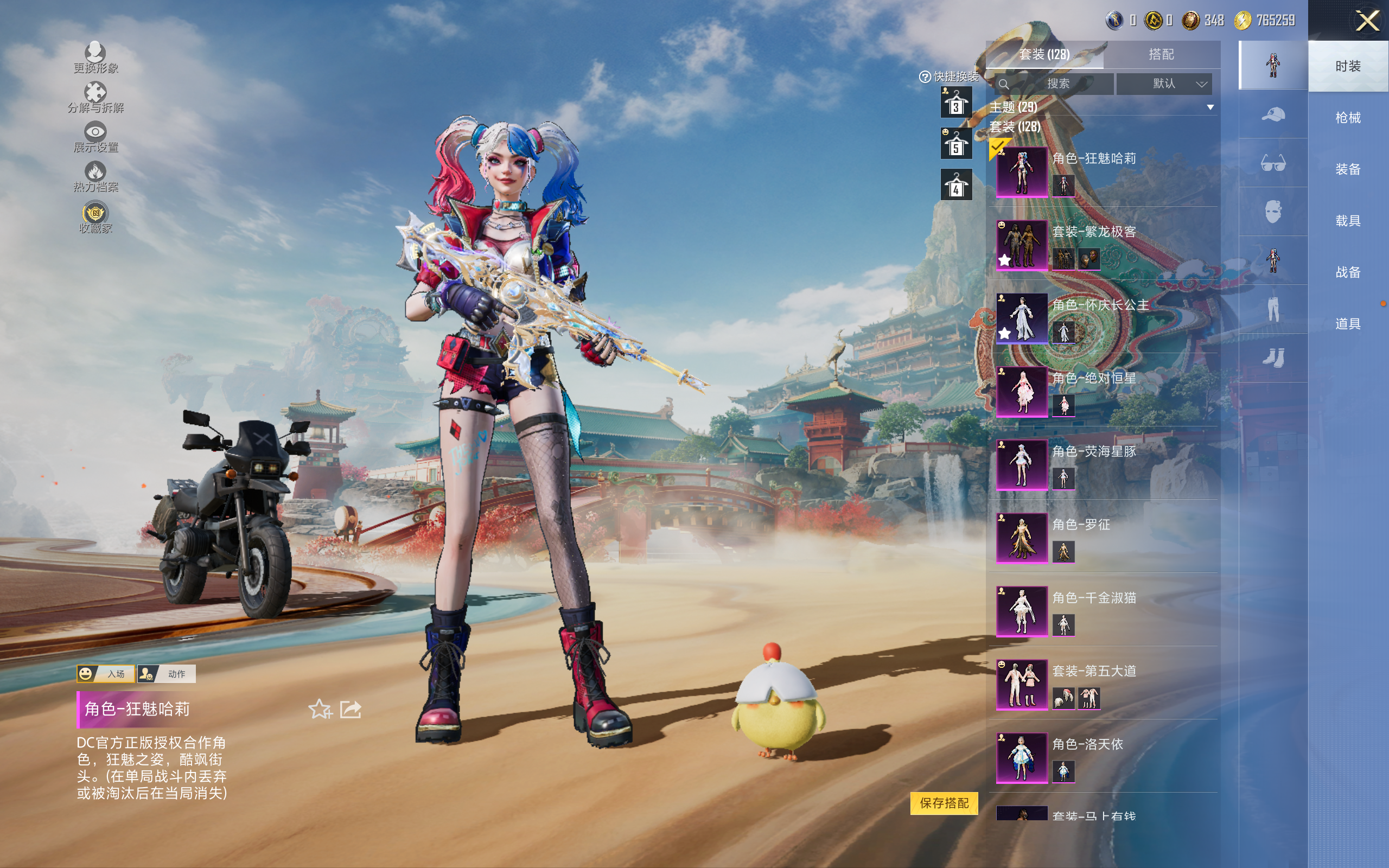Click the 搜索 search field
Screen dimensions: 1389x868
pyautogui.click(x=1057, y=84)
